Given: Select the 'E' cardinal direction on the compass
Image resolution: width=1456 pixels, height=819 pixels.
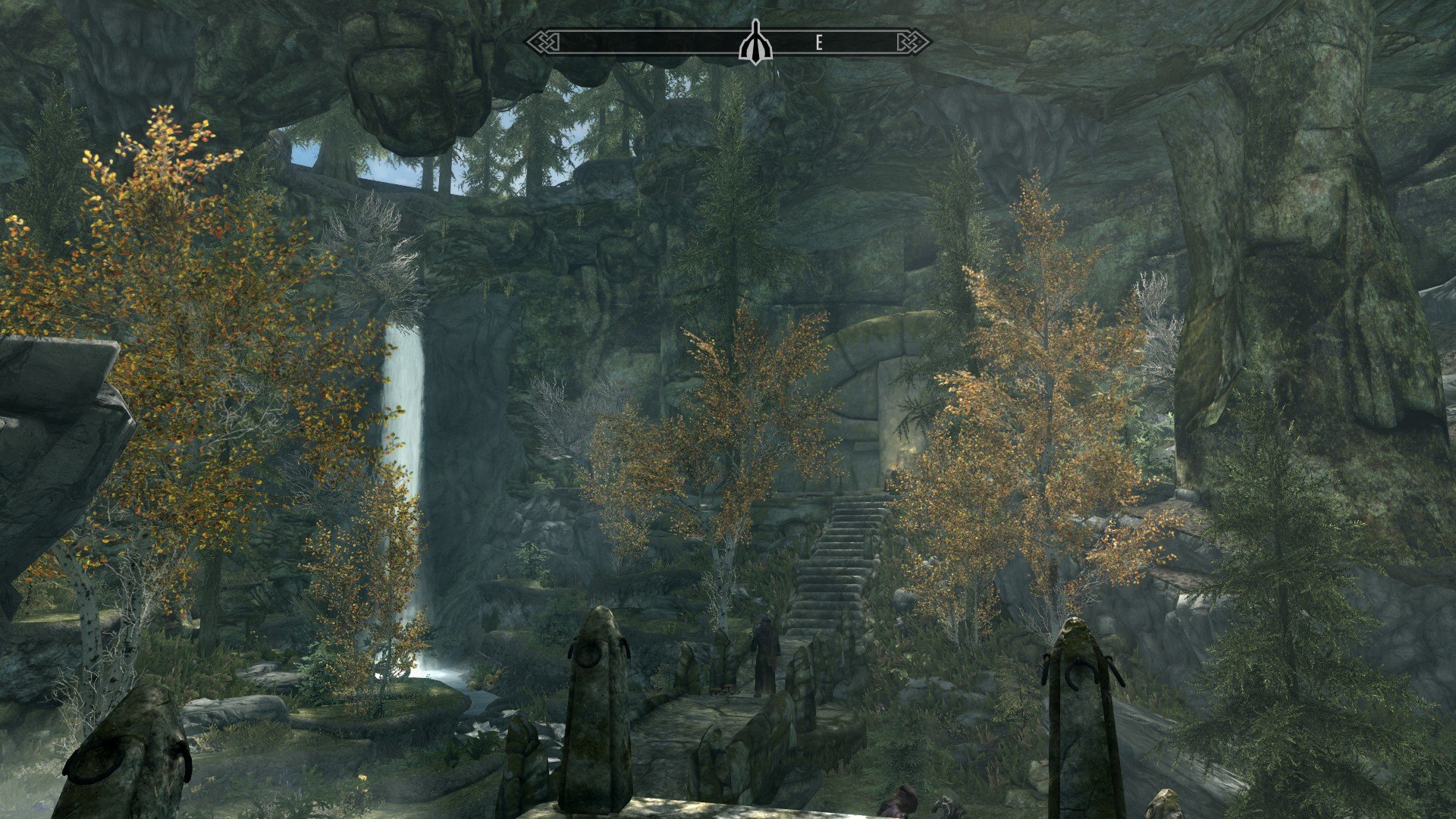Looking at the screenshot, I should [x=819, y=42].
